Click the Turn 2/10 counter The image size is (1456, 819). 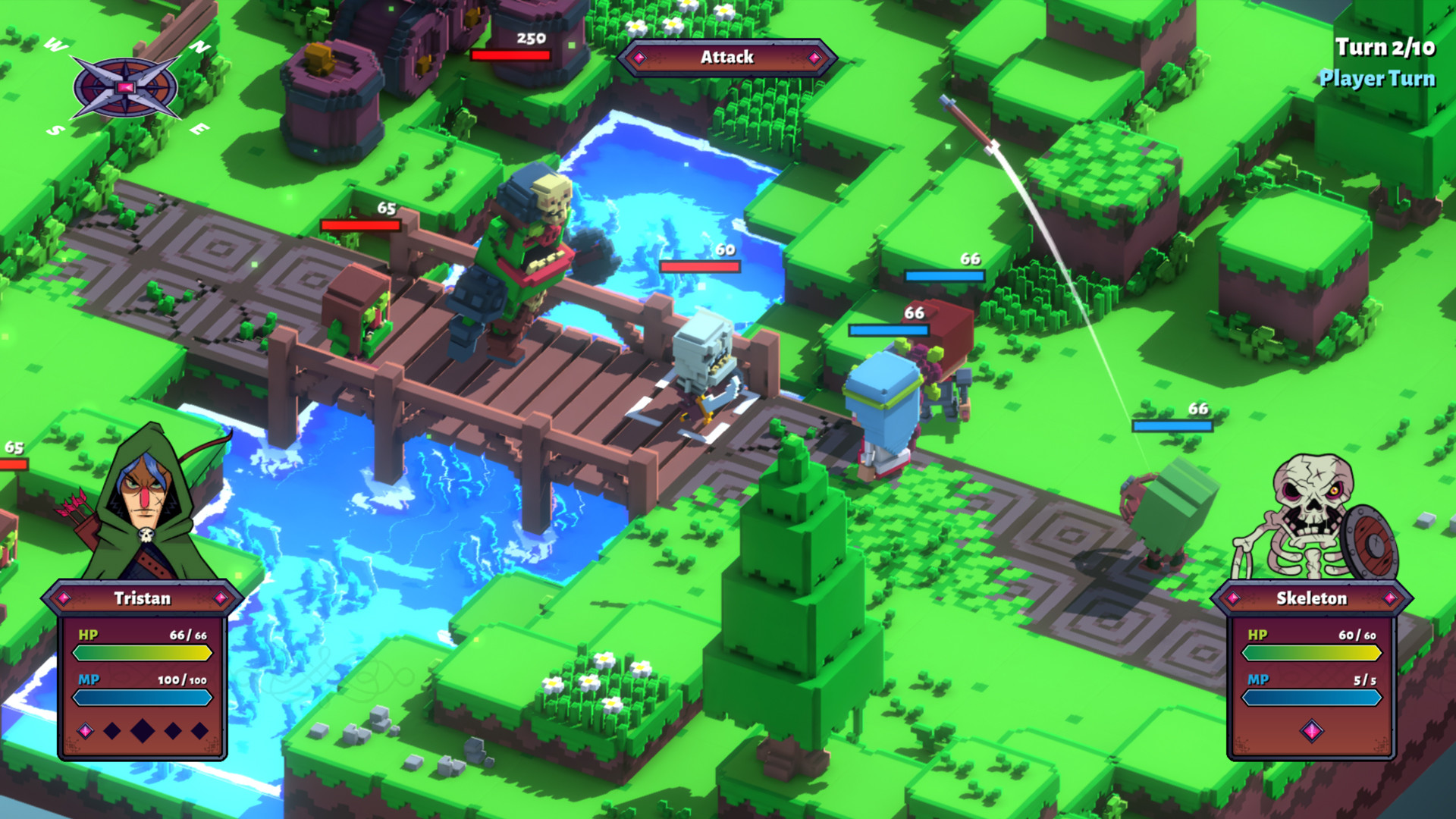[1383, 49]
